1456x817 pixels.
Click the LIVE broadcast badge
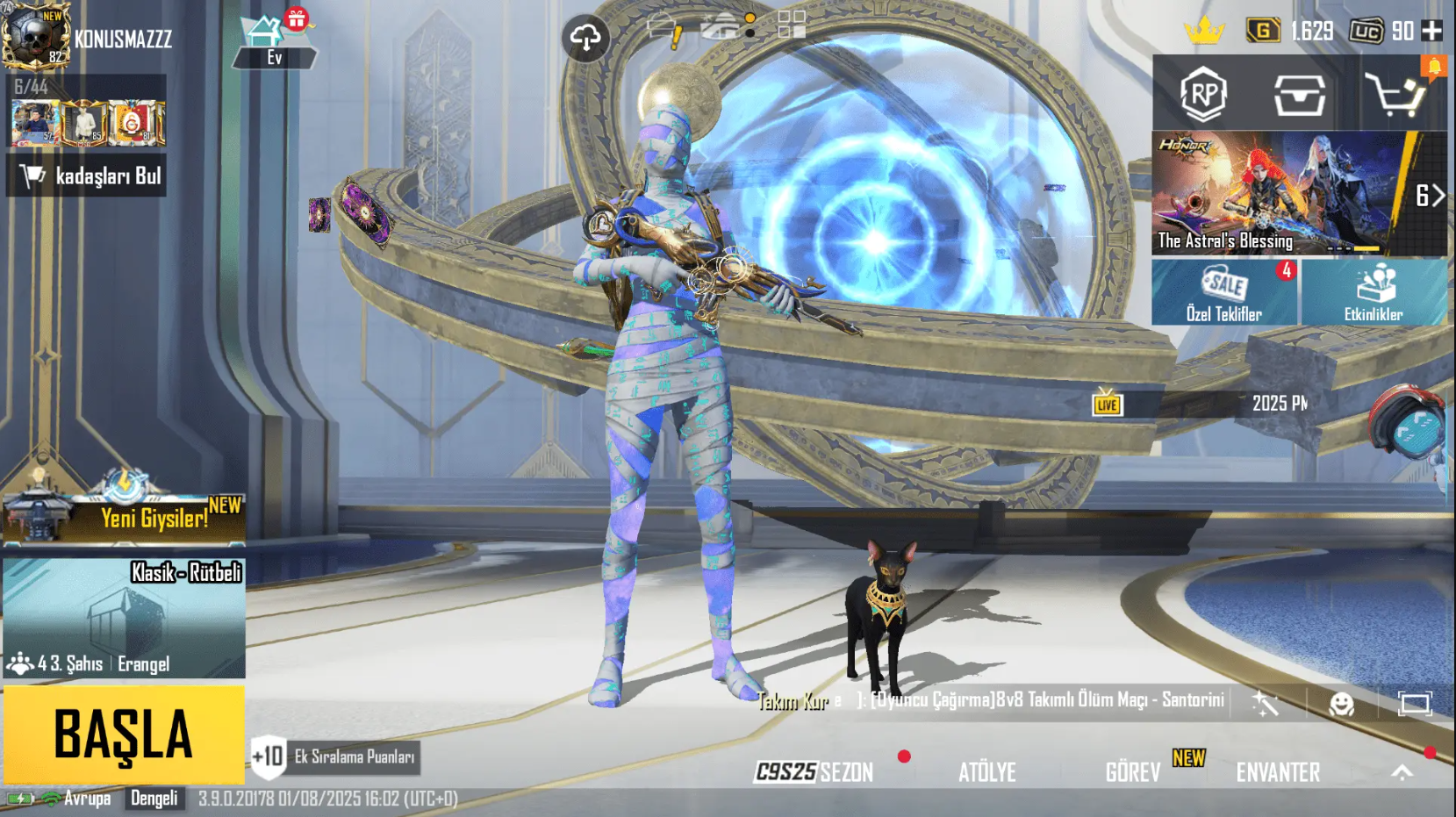(x=1107, y=404)
